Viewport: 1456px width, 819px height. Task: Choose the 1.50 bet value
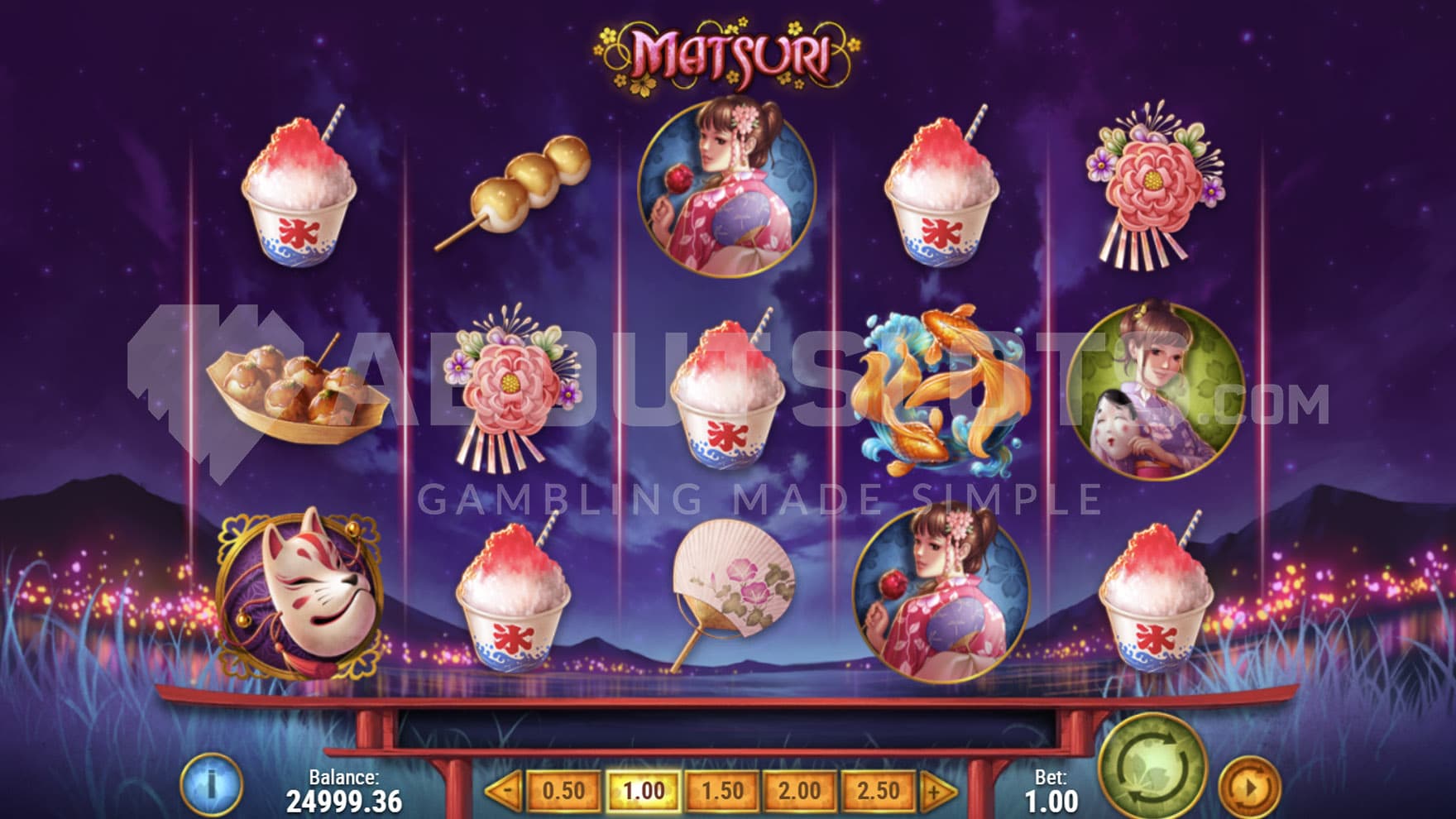721,792
